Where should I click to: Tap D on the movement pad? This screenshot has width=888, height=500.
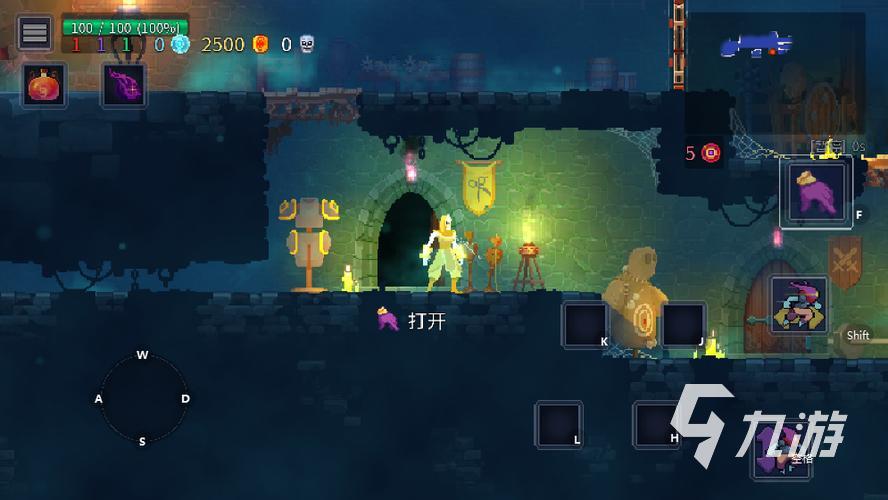[x=185, y=399]
